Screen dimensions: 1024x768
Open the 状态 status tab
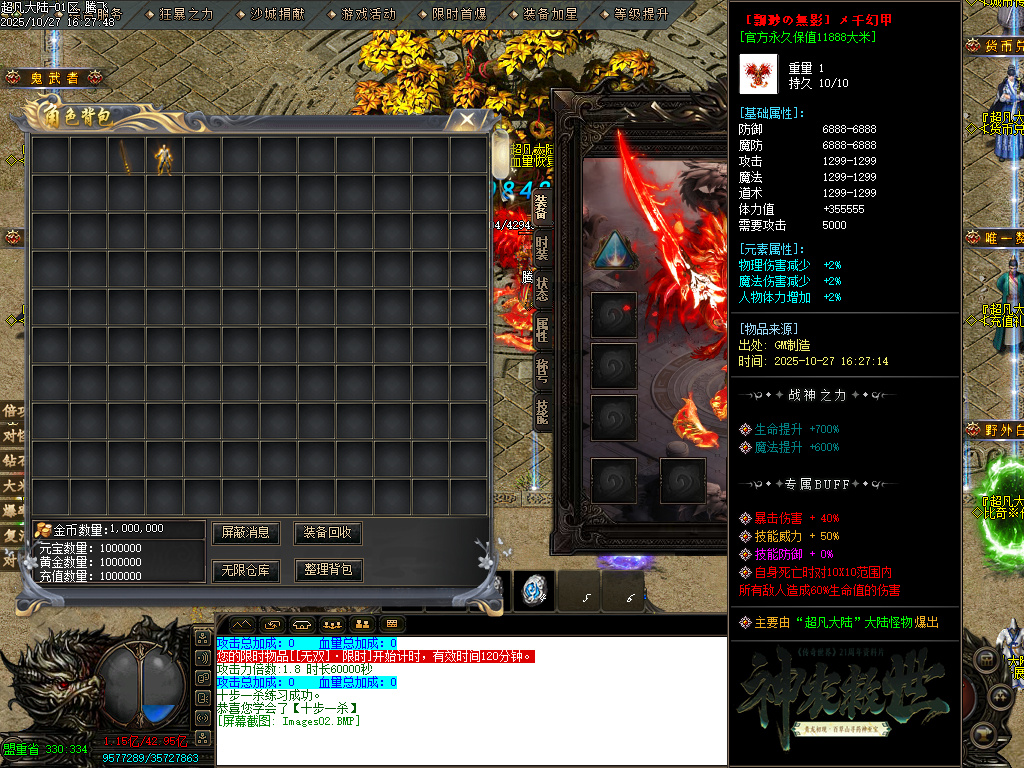[x=541, y=289]
